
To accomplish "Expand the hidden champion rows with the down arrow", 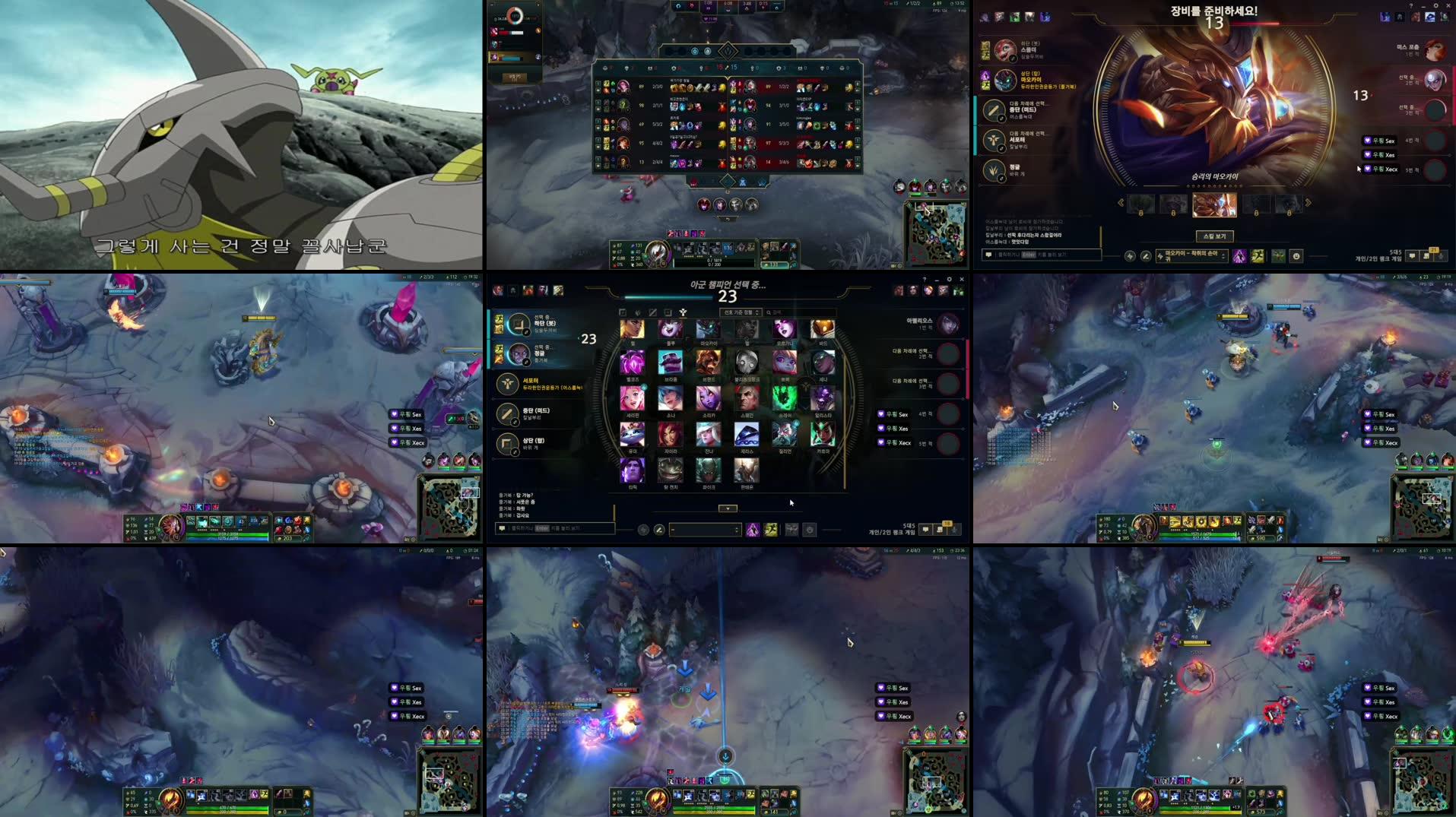I will pos(727,508).
